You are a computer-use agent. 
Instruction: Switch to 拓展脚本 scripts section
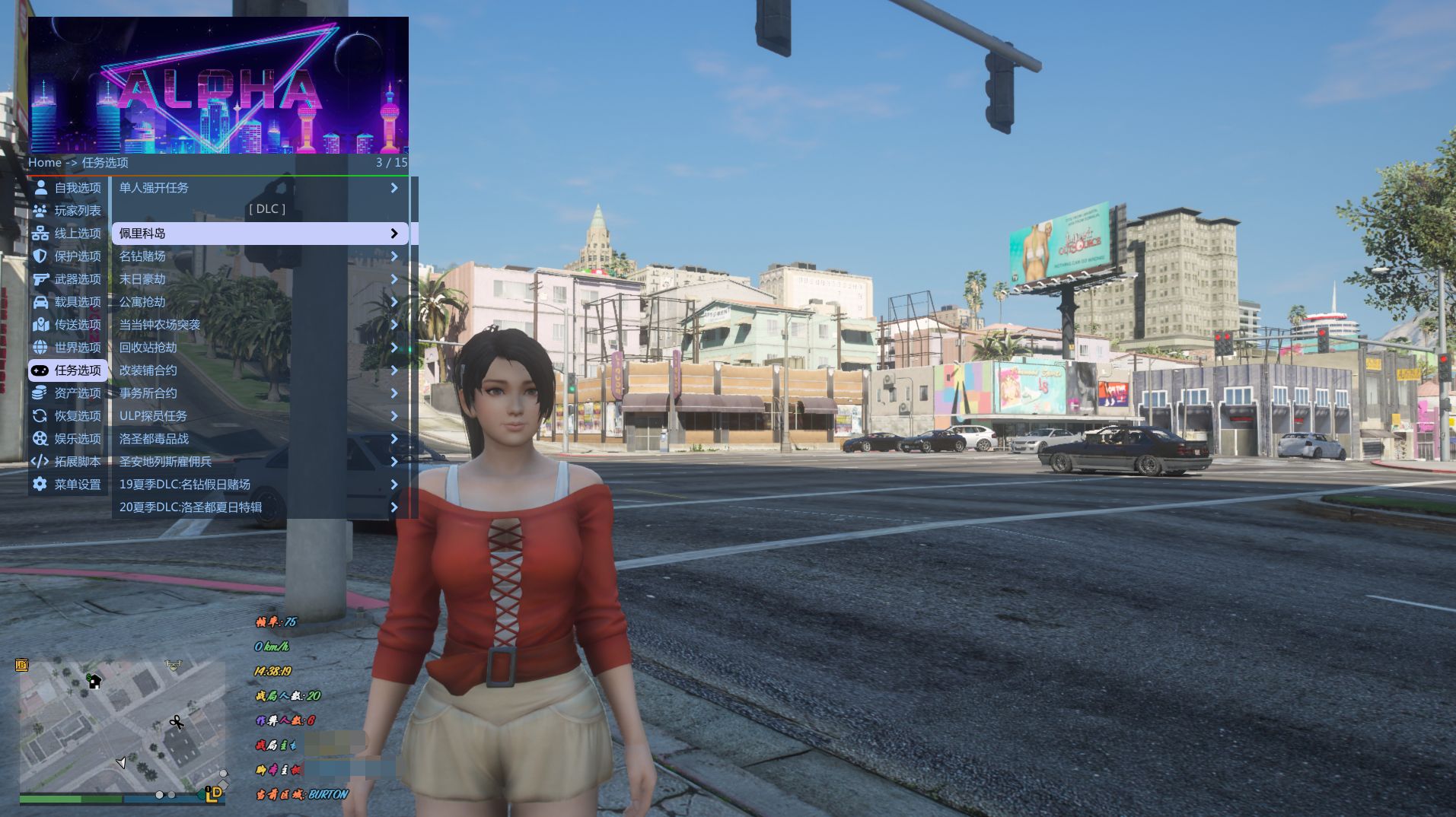tap(68, 462)
